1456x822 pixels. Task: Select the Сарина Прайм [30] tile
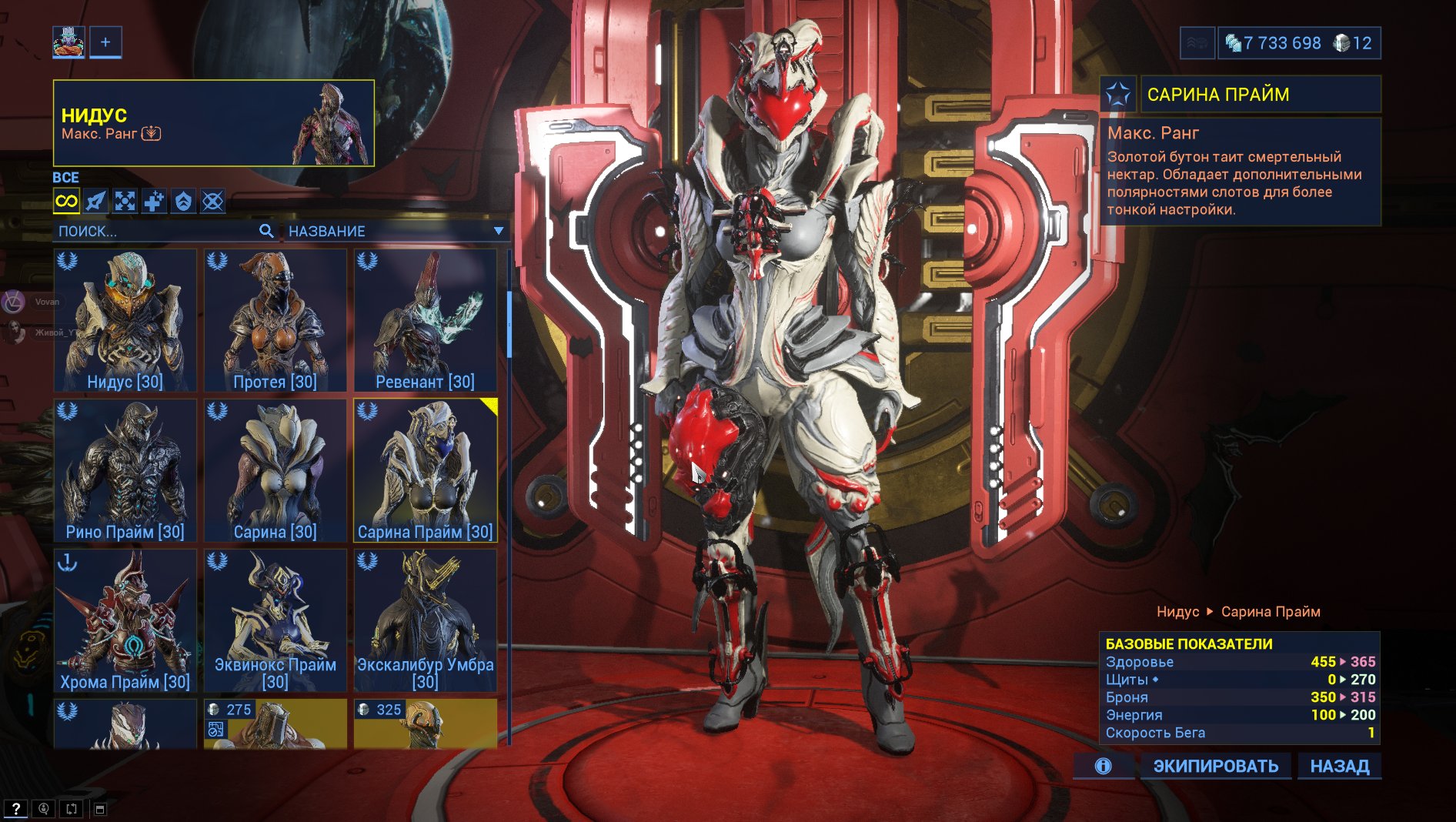pyautogui.click(x=425, y=469)
